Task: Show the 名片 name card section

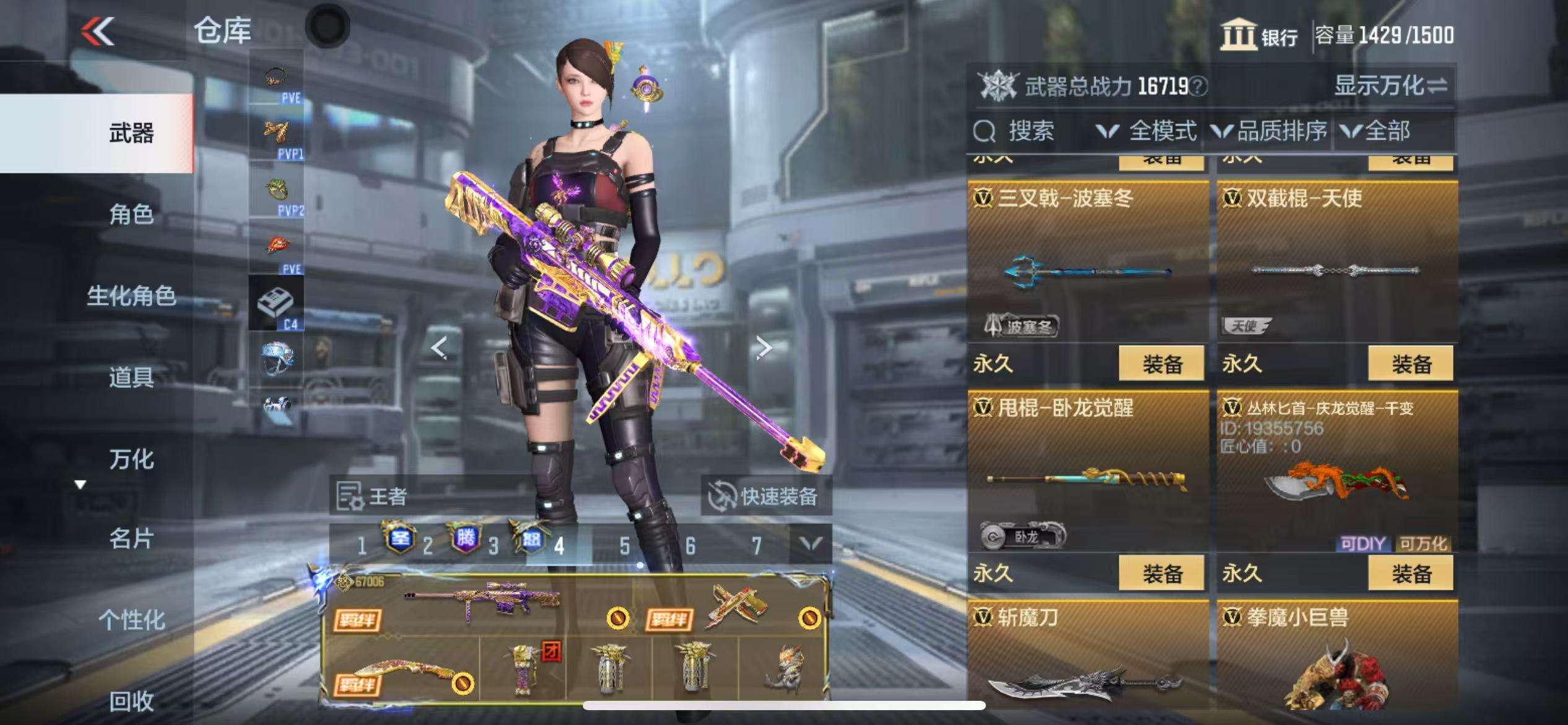Action: pos(131,538)
